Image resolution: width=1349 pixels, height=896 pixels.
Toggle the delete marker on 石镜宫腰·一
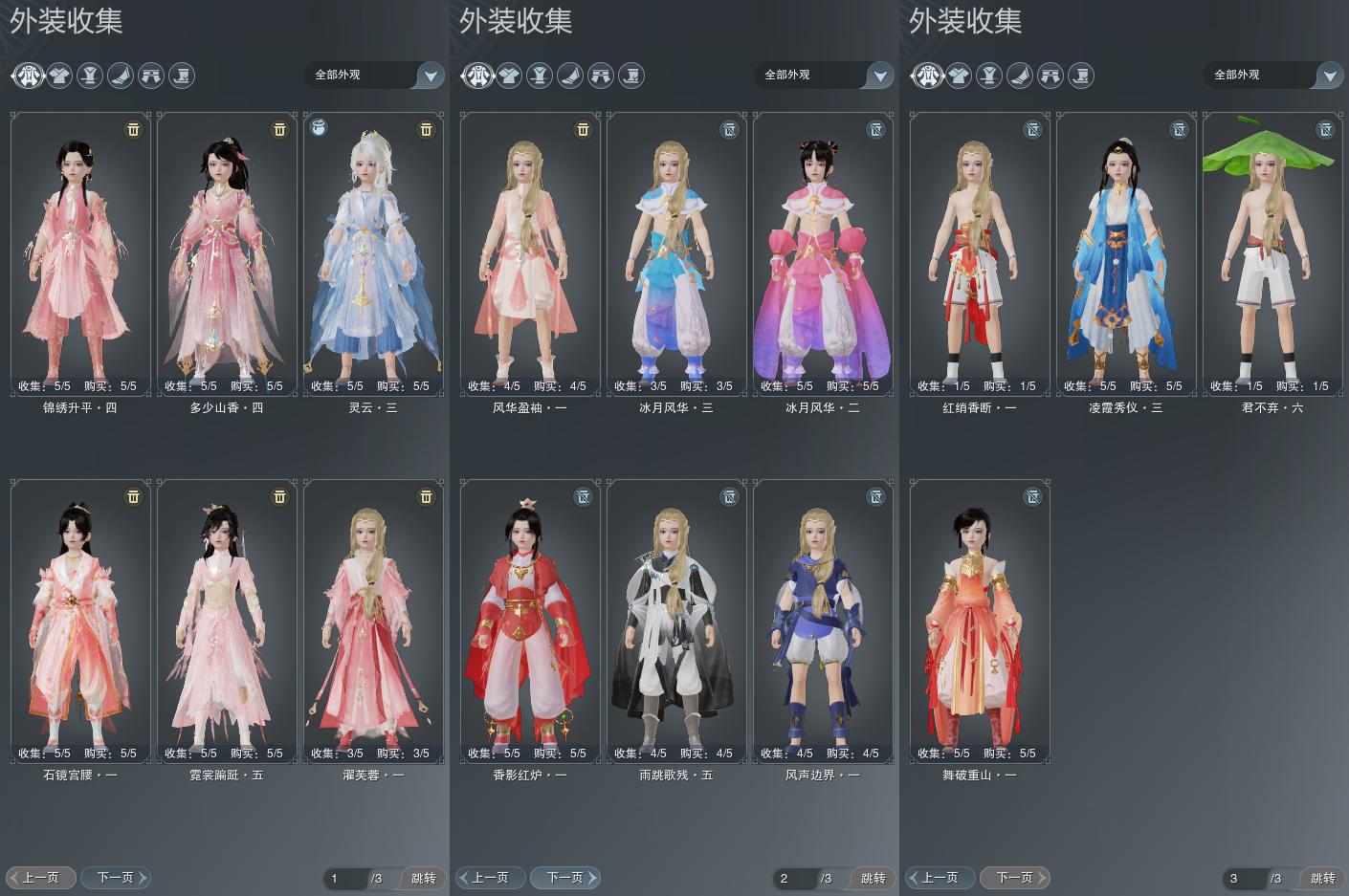tap(133, 496)
